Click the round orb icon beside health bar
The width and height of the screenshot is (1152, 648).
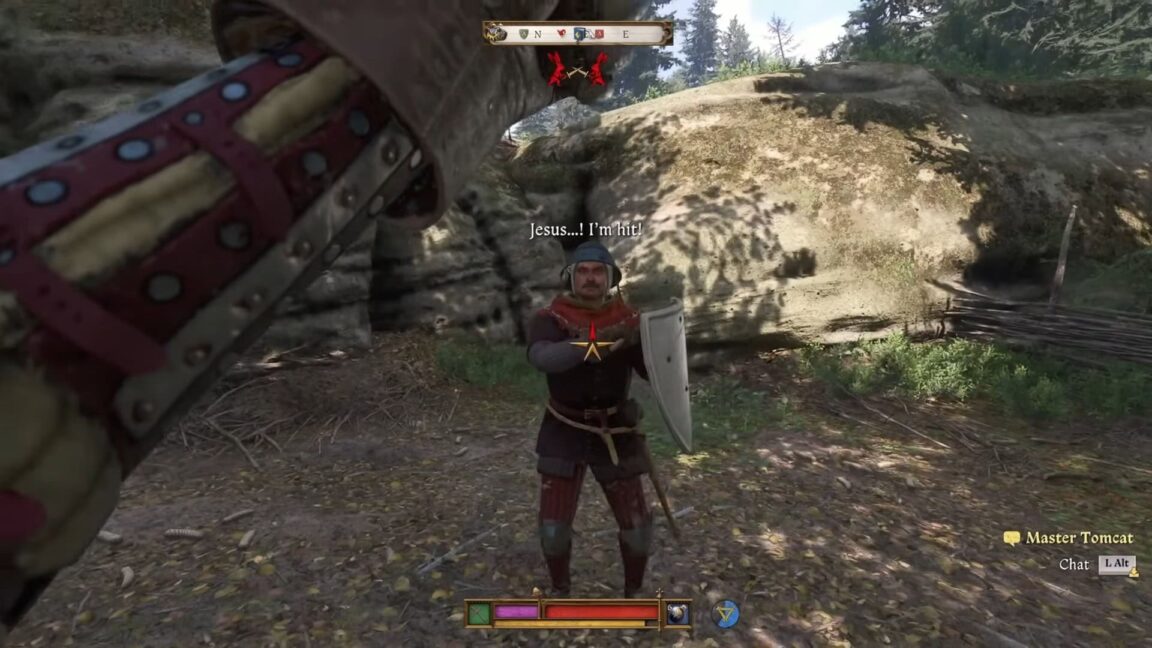(x=677, y=613)
